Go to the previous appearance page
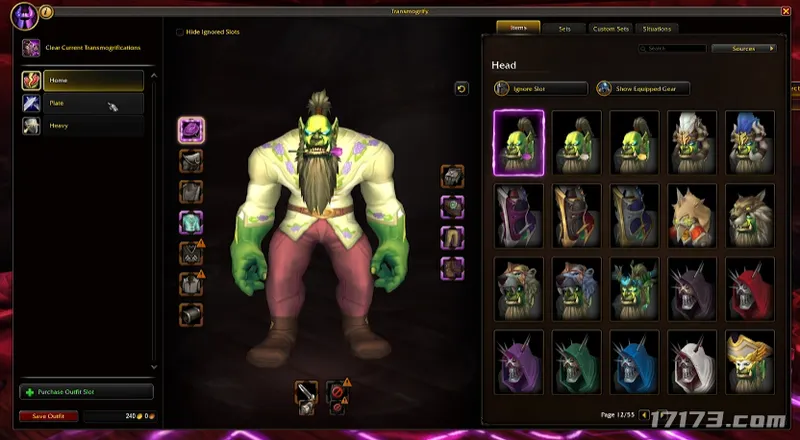This screenshot has width=800, height=440. tap(643, 414)
